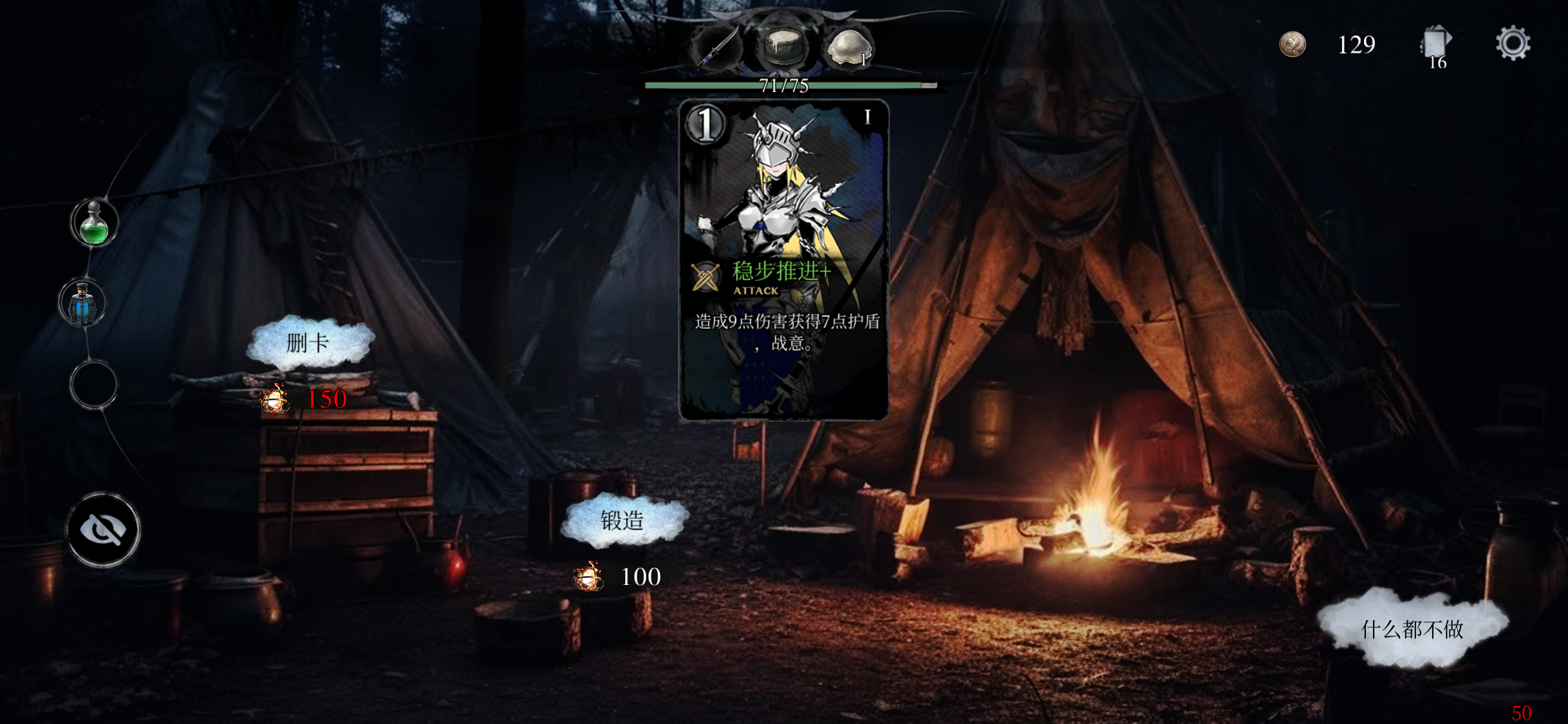Viewport: 1568px width, 724px height.
Task: Select the 稳步推进+ attack card
Action: 783,259
